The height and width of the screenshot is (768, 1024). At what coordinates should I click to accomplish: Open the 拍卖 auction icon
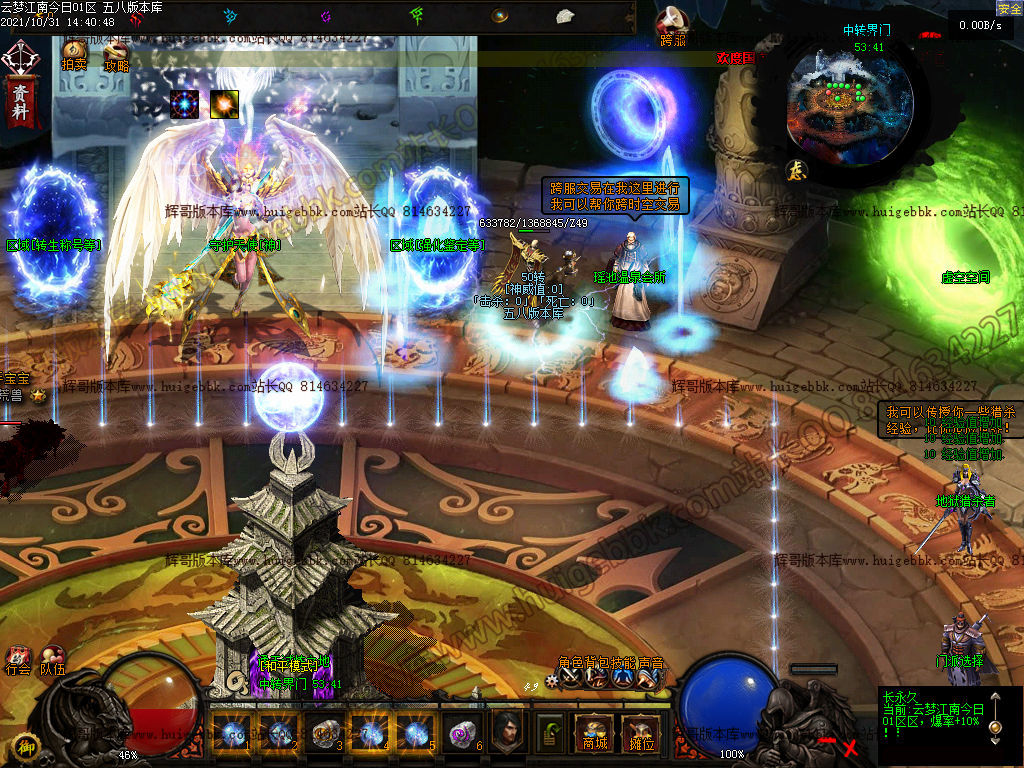75,53
